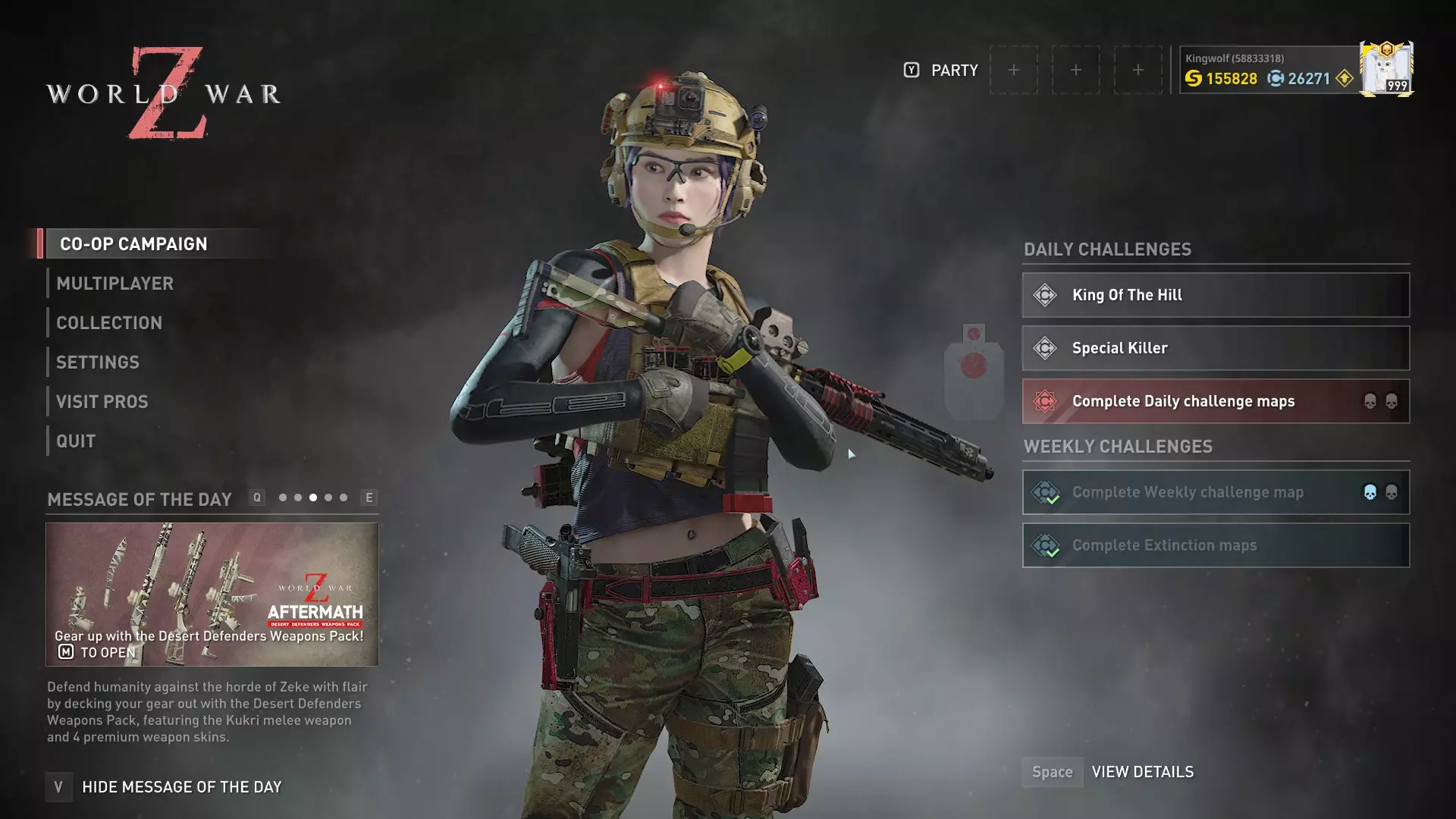View details of the selected challenge
Image resolution: width=1456 pixels, height=819 pixels.
[1142, 772]
